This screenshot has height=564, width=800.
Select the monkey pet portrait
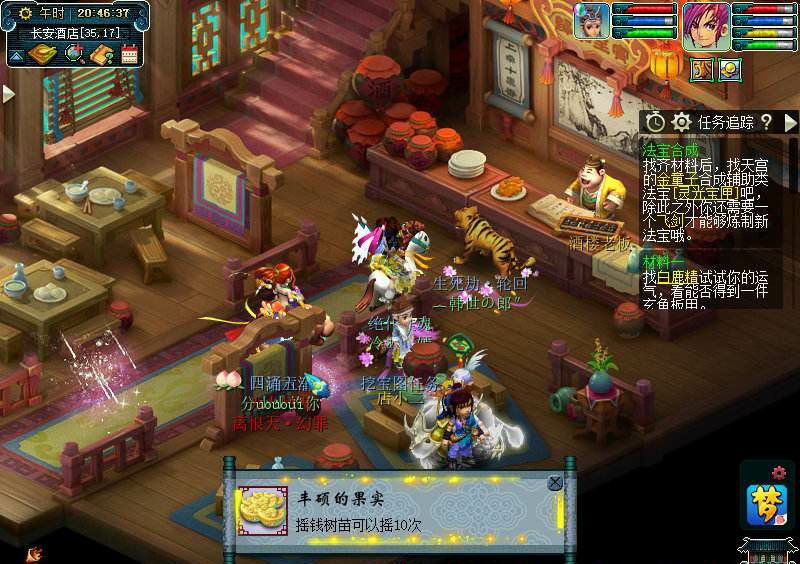click(x=591, y=20)
